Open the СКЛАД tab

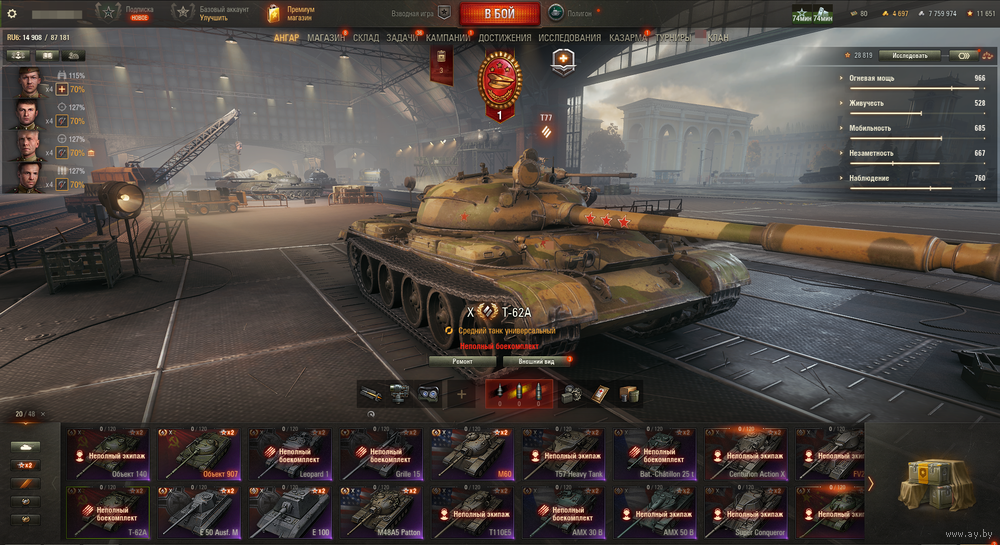tap(366, 38)
